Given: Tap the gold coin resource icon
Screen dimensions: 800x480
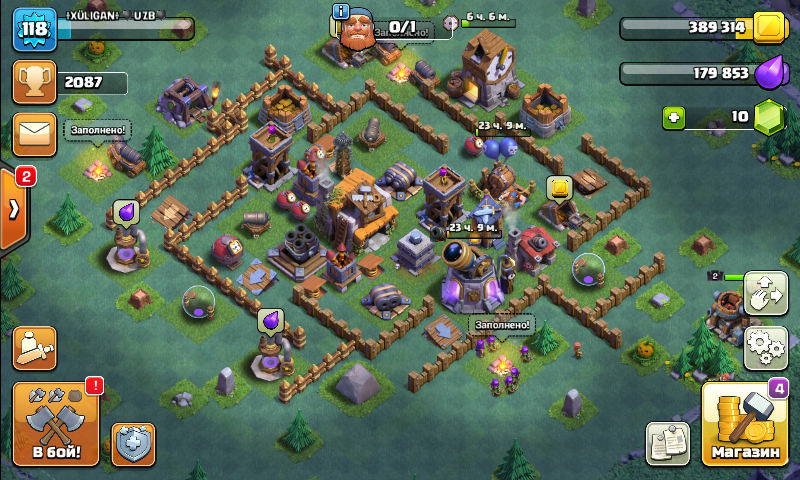Looking at the screenshot, I should (x=769, y=28).
